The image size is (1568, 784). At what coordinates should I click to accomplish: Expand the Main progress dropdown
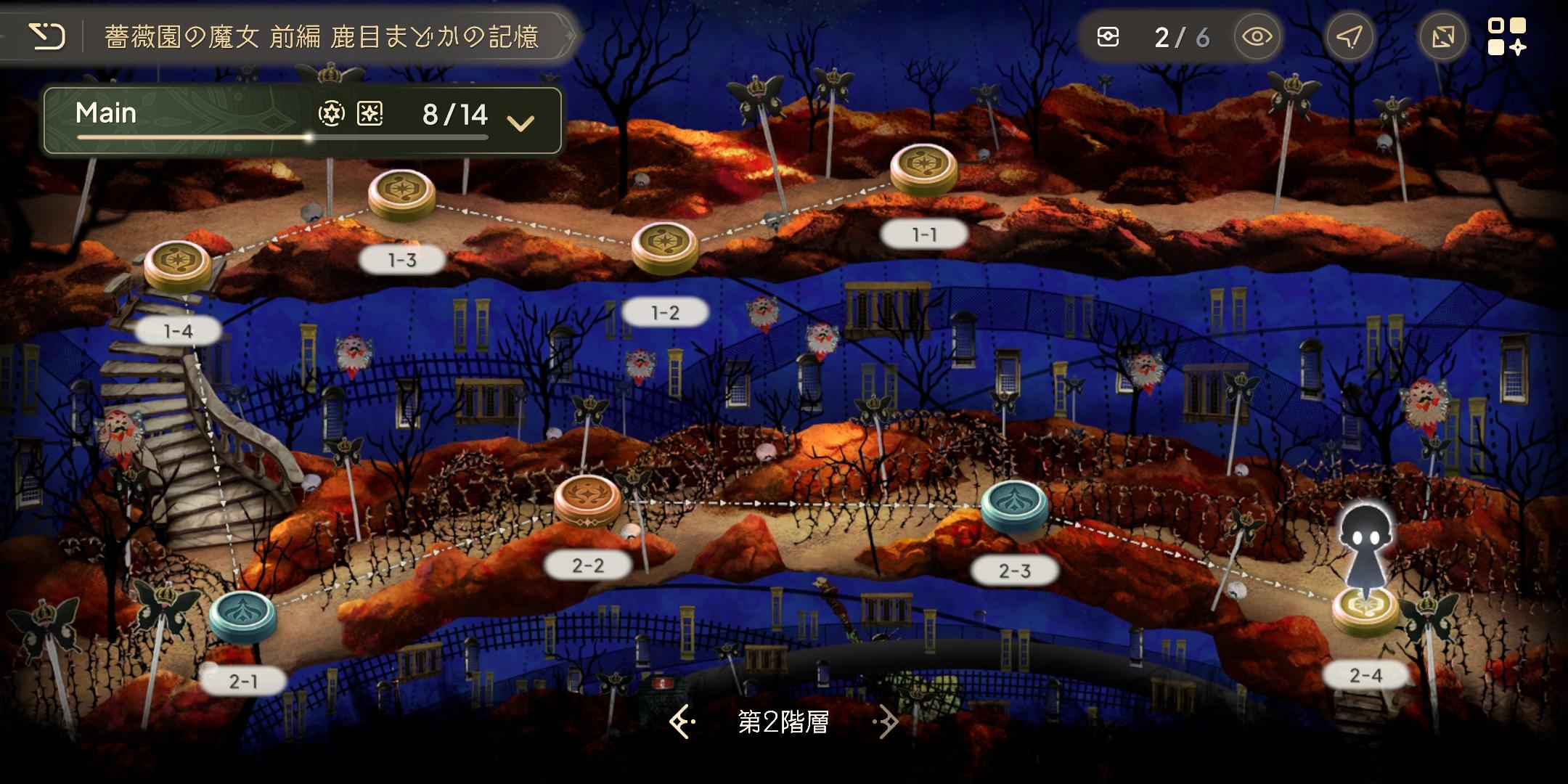point(520,123)
